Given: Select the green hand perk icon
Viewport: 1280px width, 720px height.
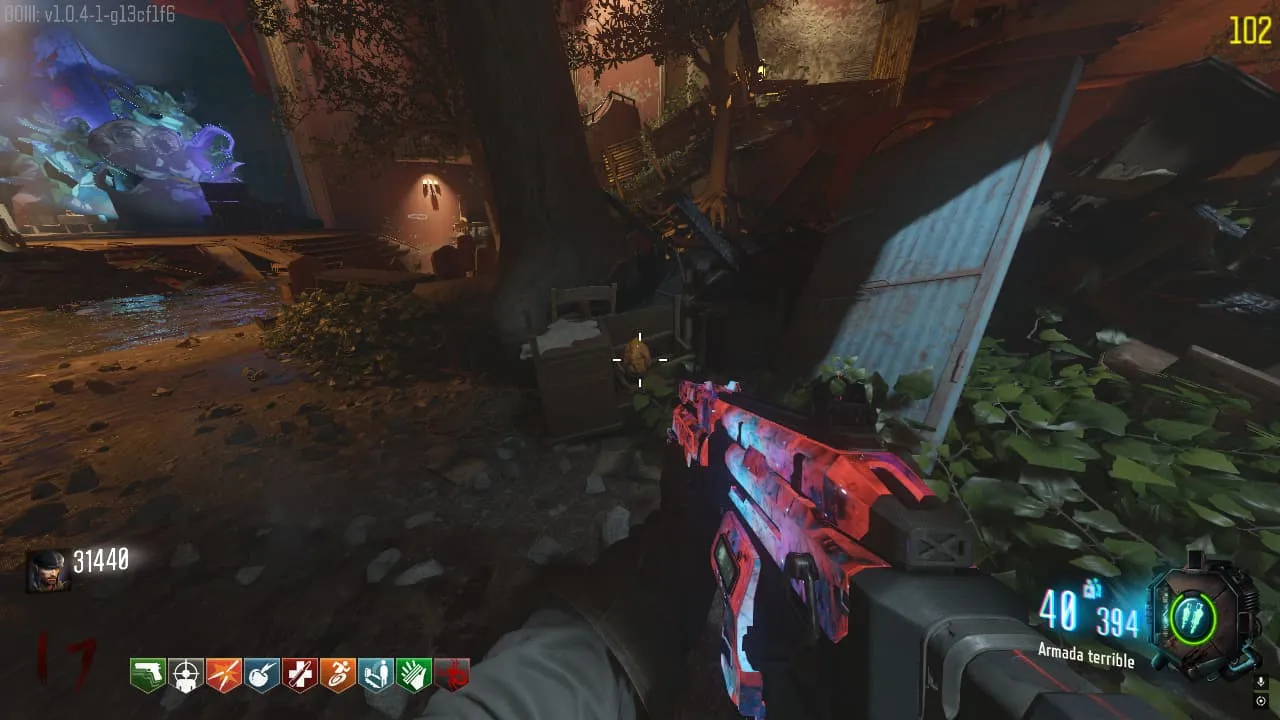Looking at the screenshot, I should pos(414,675).
